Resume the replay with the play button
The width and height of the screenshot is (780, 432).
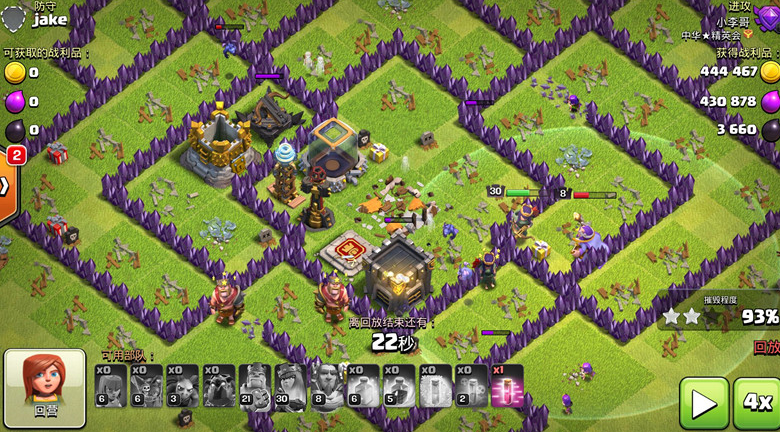pyautogui.click(x=704, y=403)
